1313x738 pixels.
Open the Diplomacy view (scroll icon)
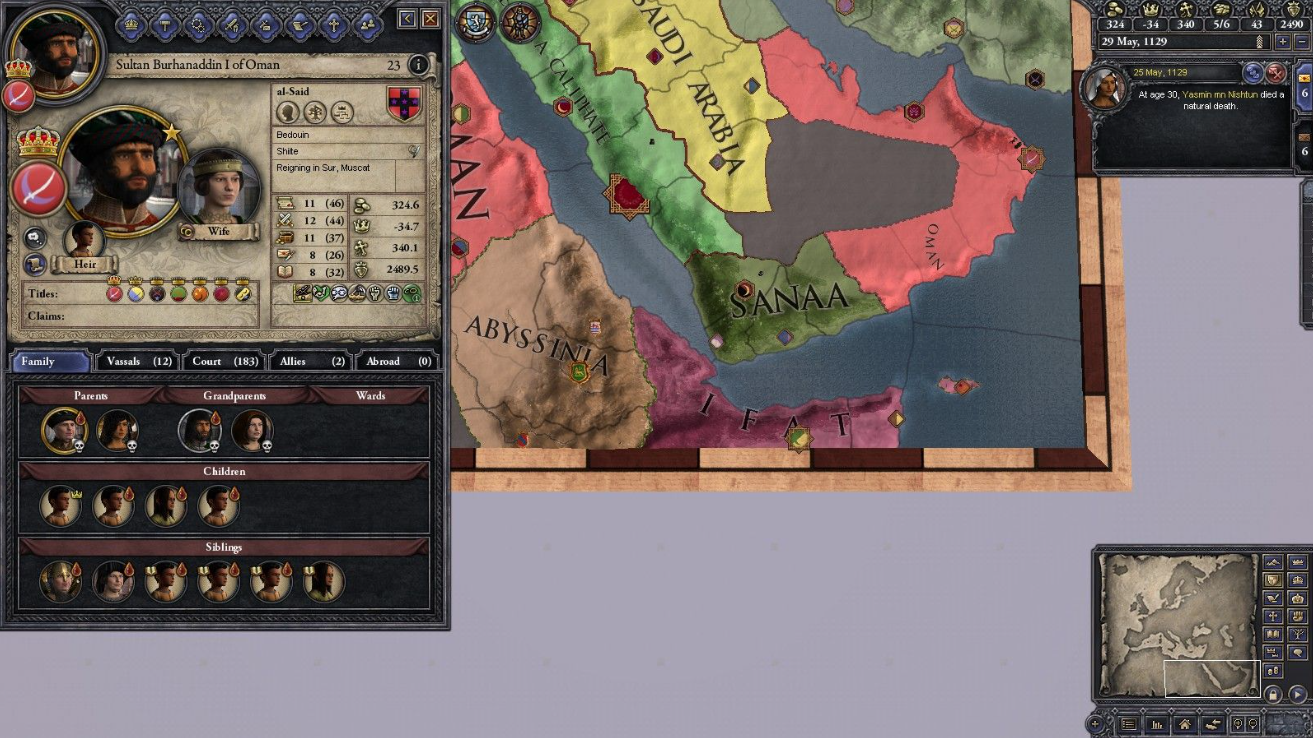(x=299, y=25)
